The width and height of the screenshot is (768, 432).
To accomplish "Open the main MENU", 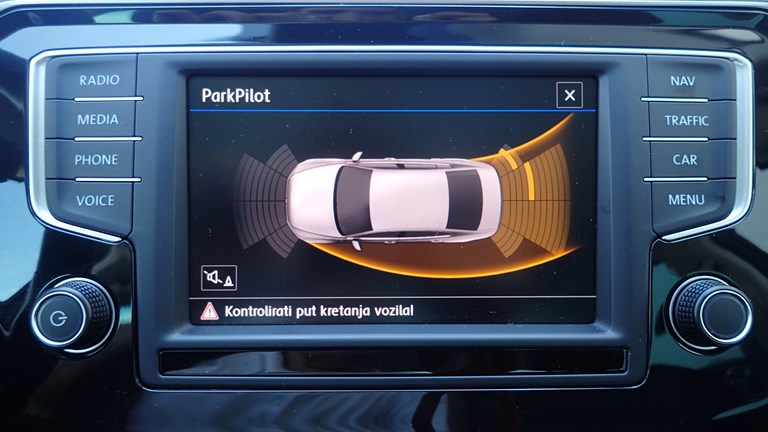I will click(x=686, y=200).
